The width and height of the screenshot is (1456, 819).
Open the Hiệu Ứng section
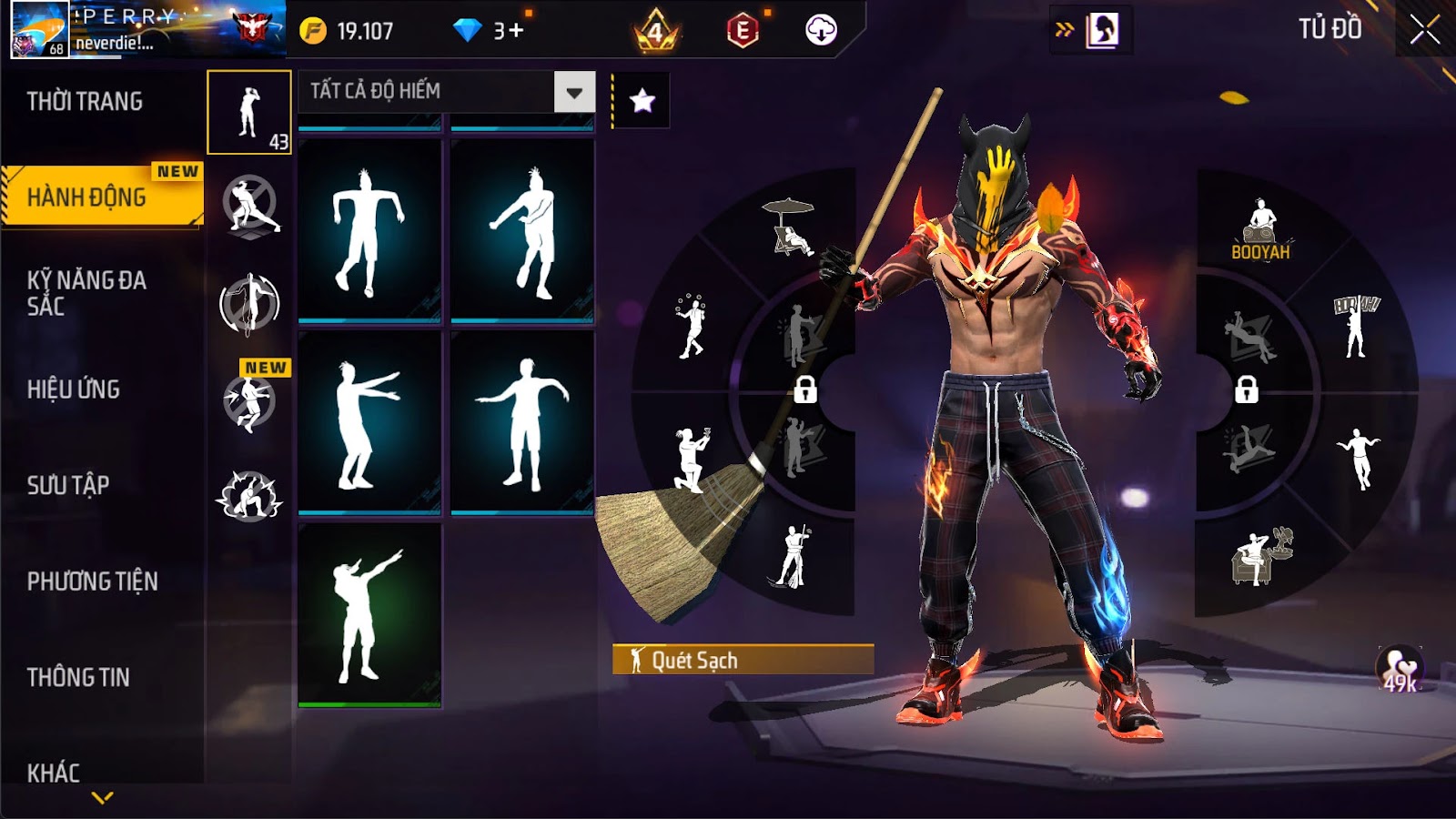pos(74,389)
